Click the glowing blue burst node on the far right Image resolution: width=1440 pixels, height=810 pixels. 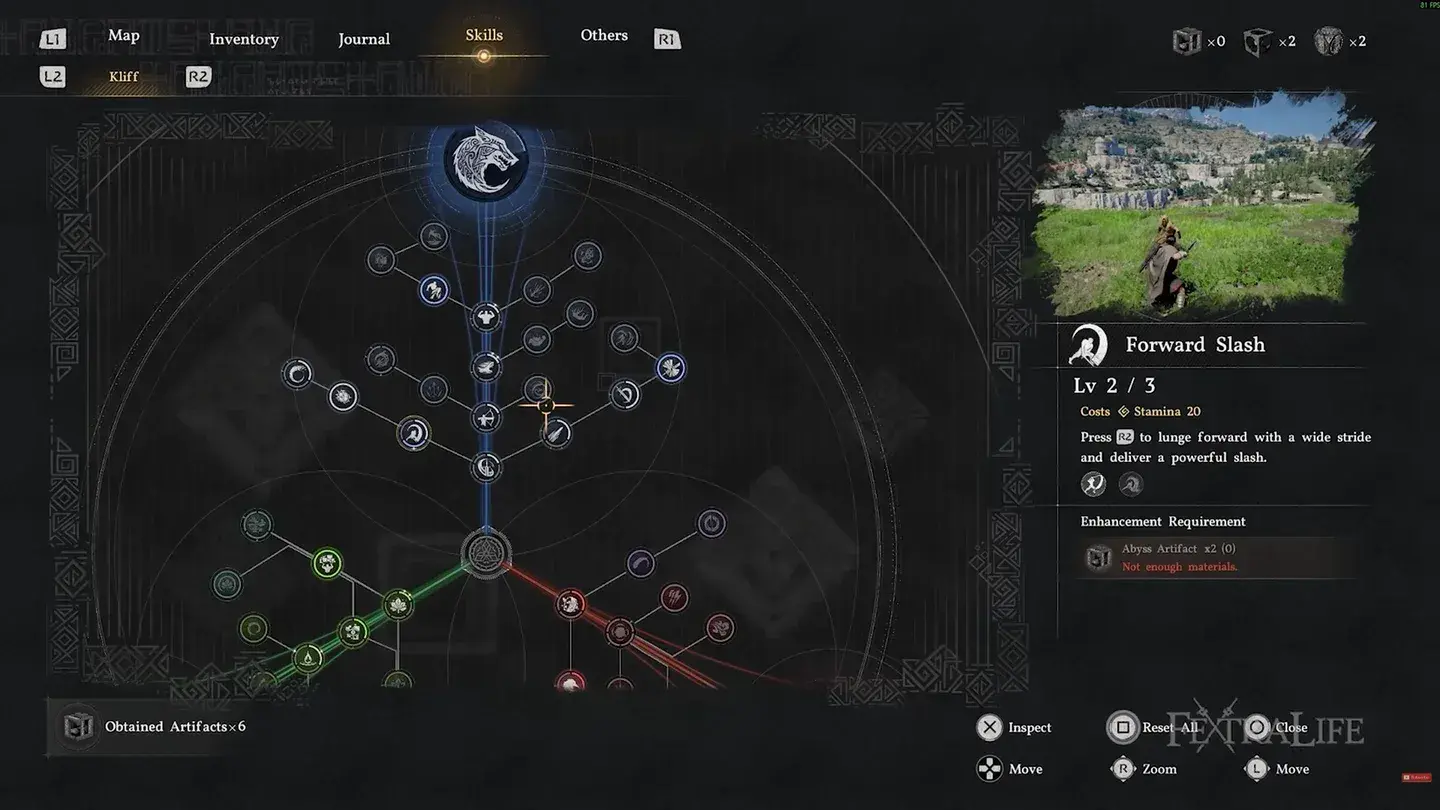(670, 368)
